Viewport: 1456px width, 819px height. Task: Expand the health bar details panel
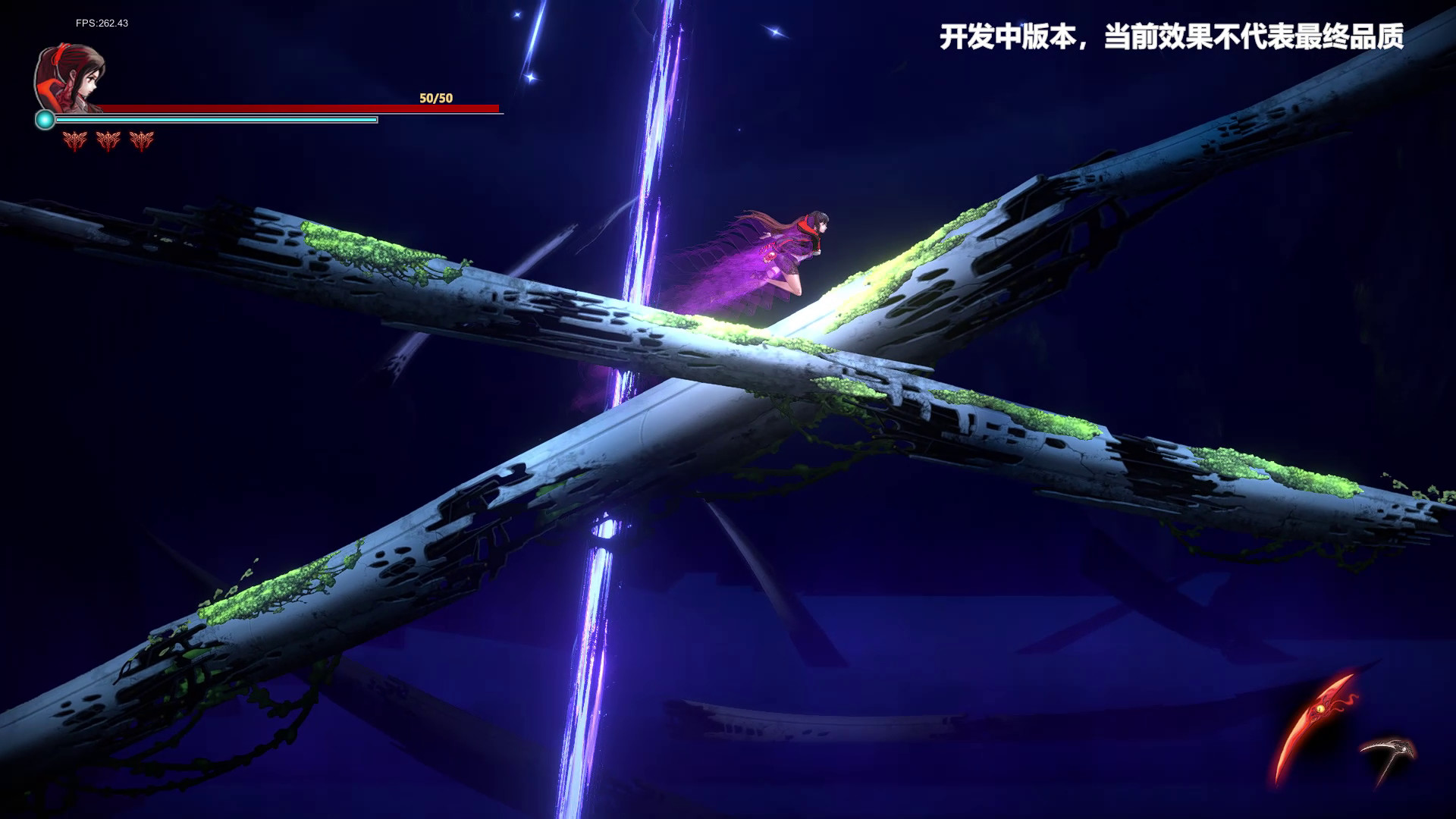(x=303, y=108)
